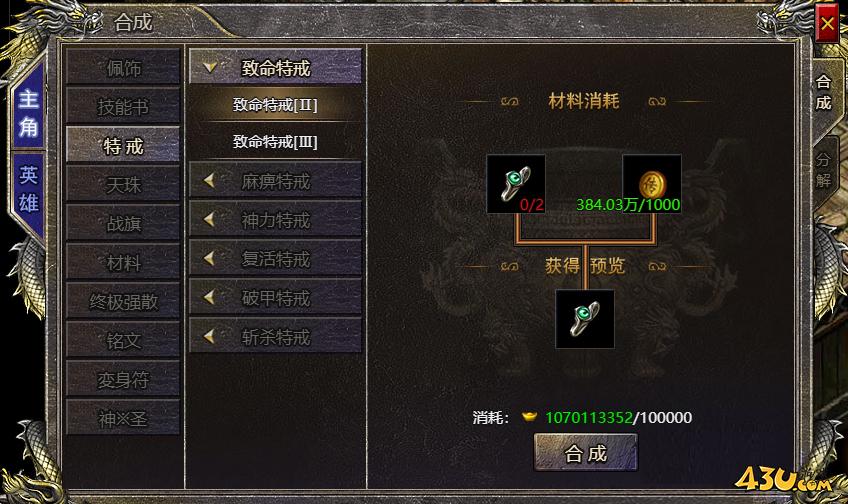Select the 终极强散 category
Screen dimensions: 848x504
[x=123, y=301]
